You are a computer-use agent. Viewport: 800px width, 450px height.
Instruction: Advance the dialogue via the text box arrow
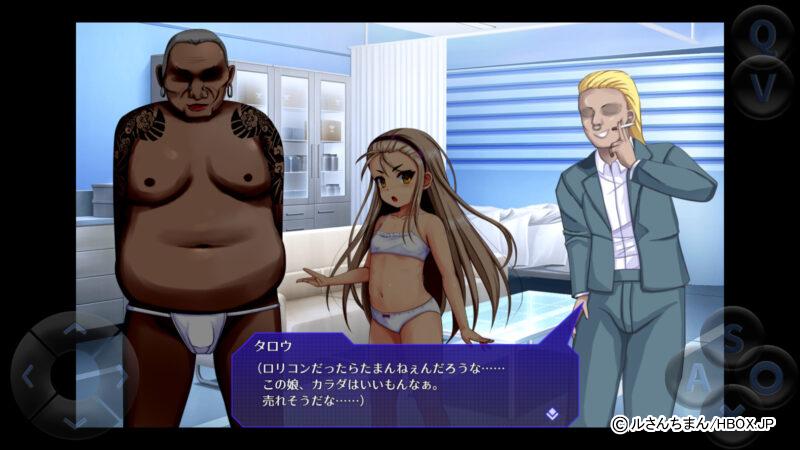[x=551, y=411]
